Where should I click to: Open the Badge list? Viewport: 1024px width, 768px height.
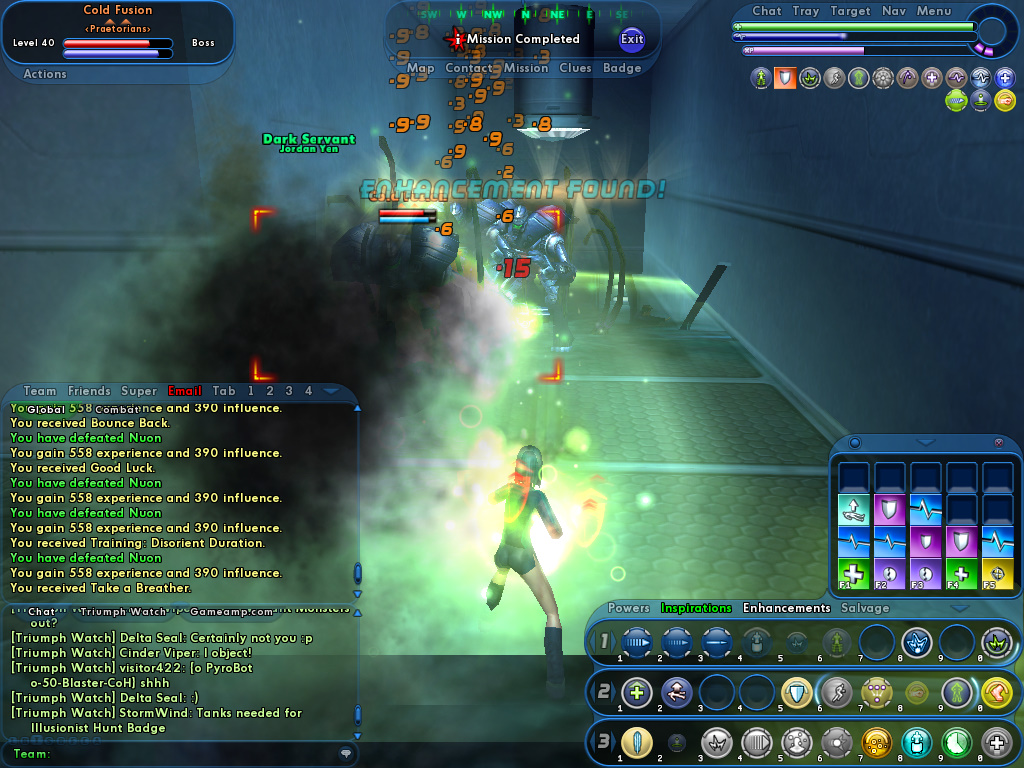pyautogui.click(x=622, y=68)
